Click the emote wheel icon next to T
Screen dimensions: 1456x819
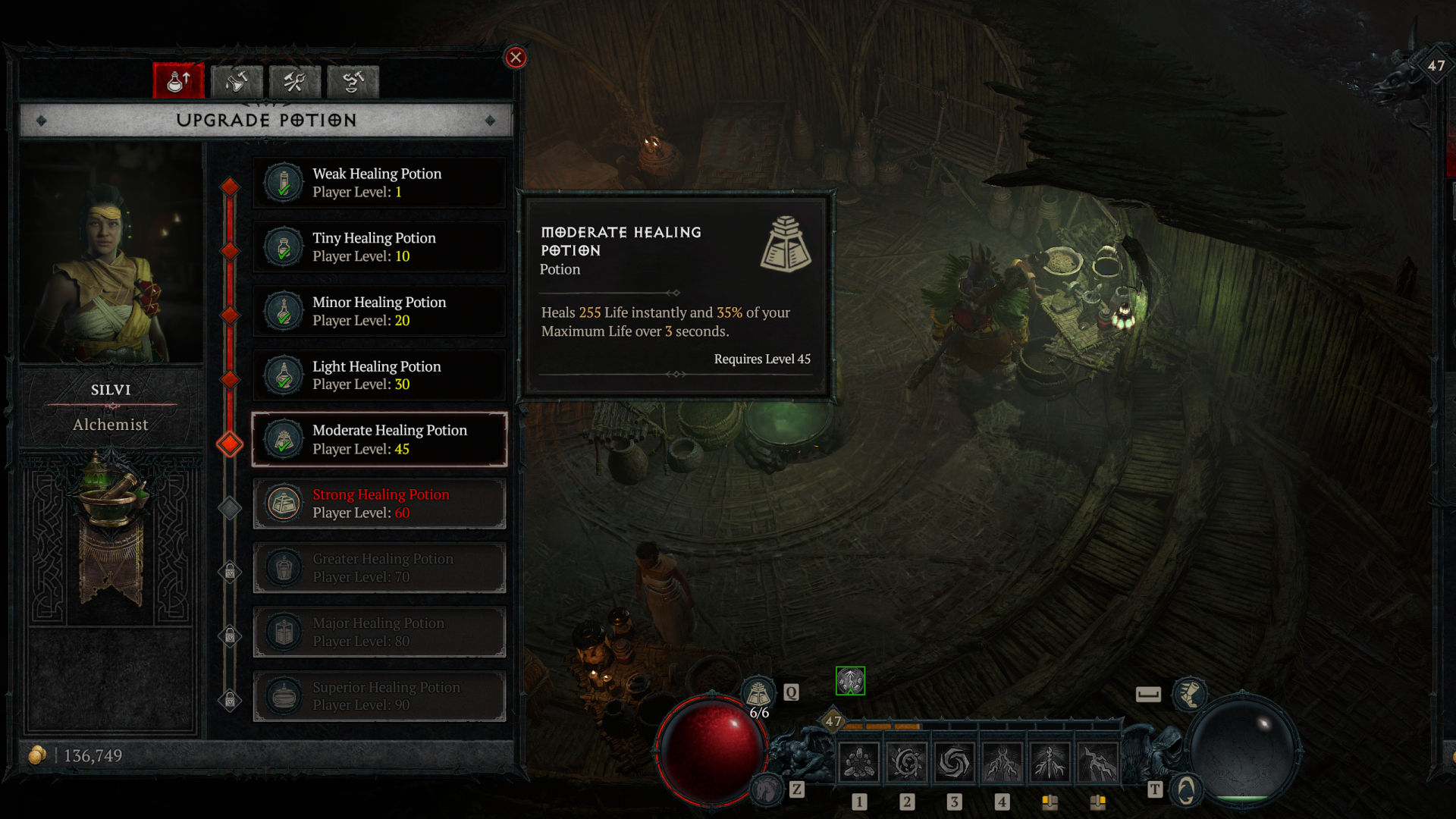[x=1185, y=789]
